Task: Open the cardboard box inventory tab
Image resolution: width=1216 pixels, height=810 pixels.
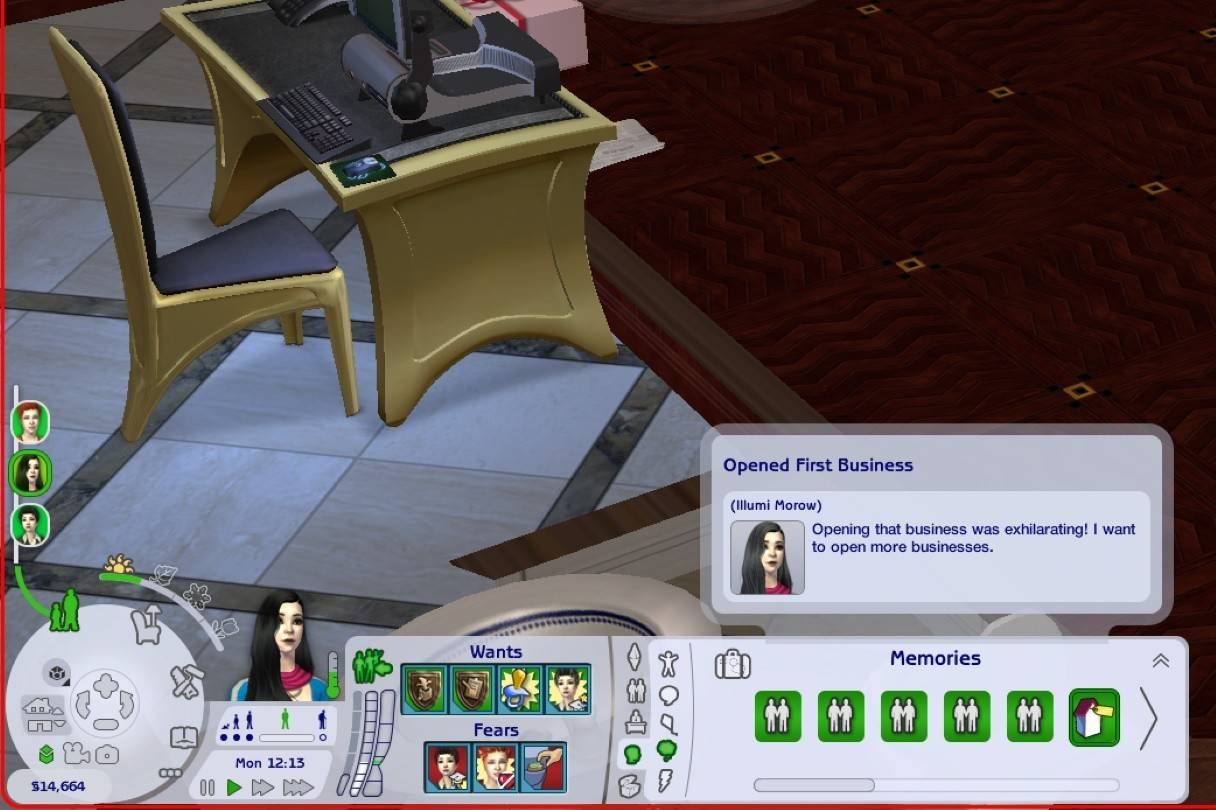Action: point(630,784)
